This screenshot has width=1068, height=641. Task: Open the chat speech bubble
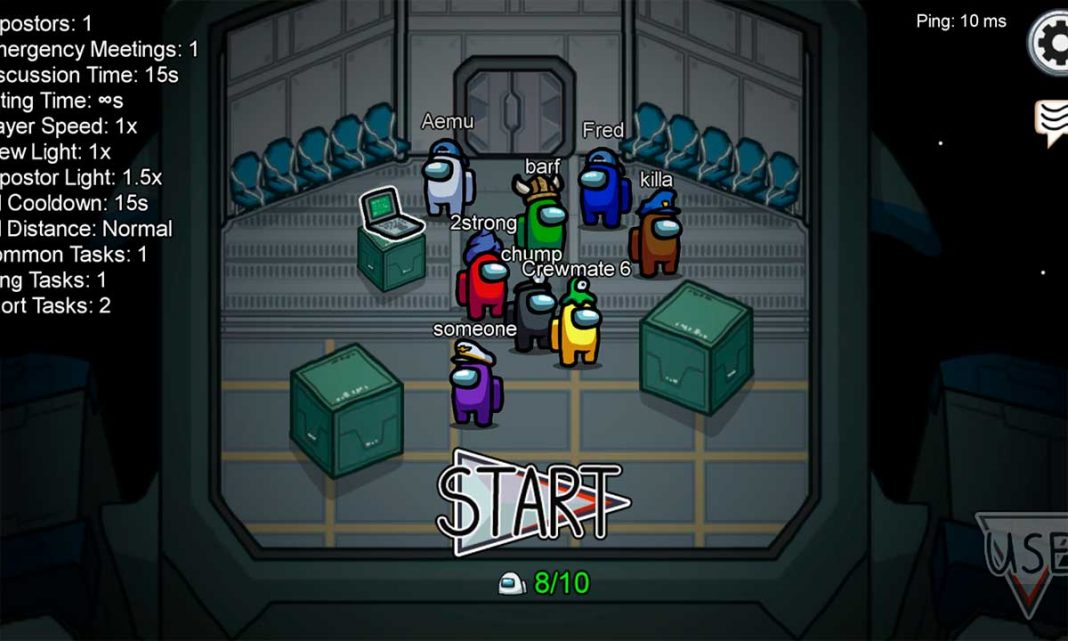click(1051, 122)
